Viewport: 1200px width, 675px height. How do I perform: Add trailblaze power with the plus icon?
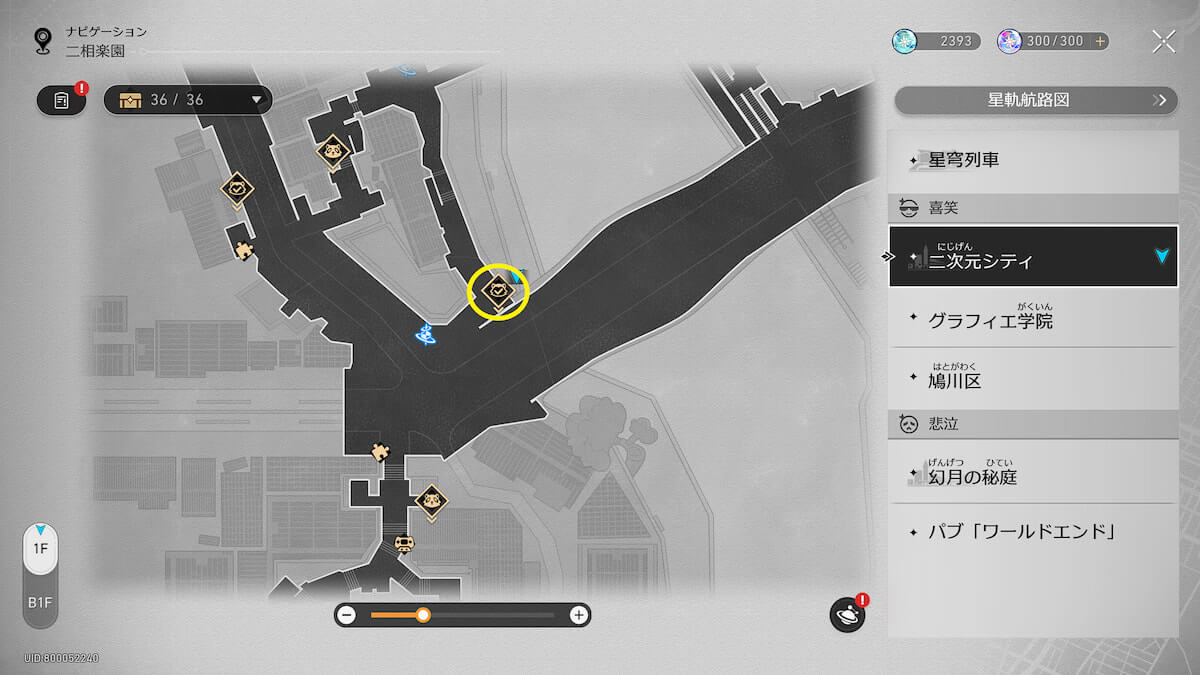(x=1100, y=41)
